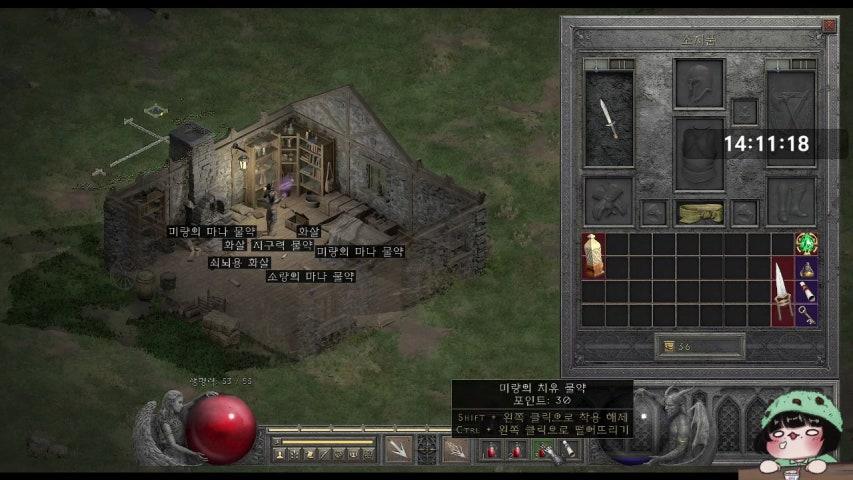Select the empty body armor slot

coord(699,153)
